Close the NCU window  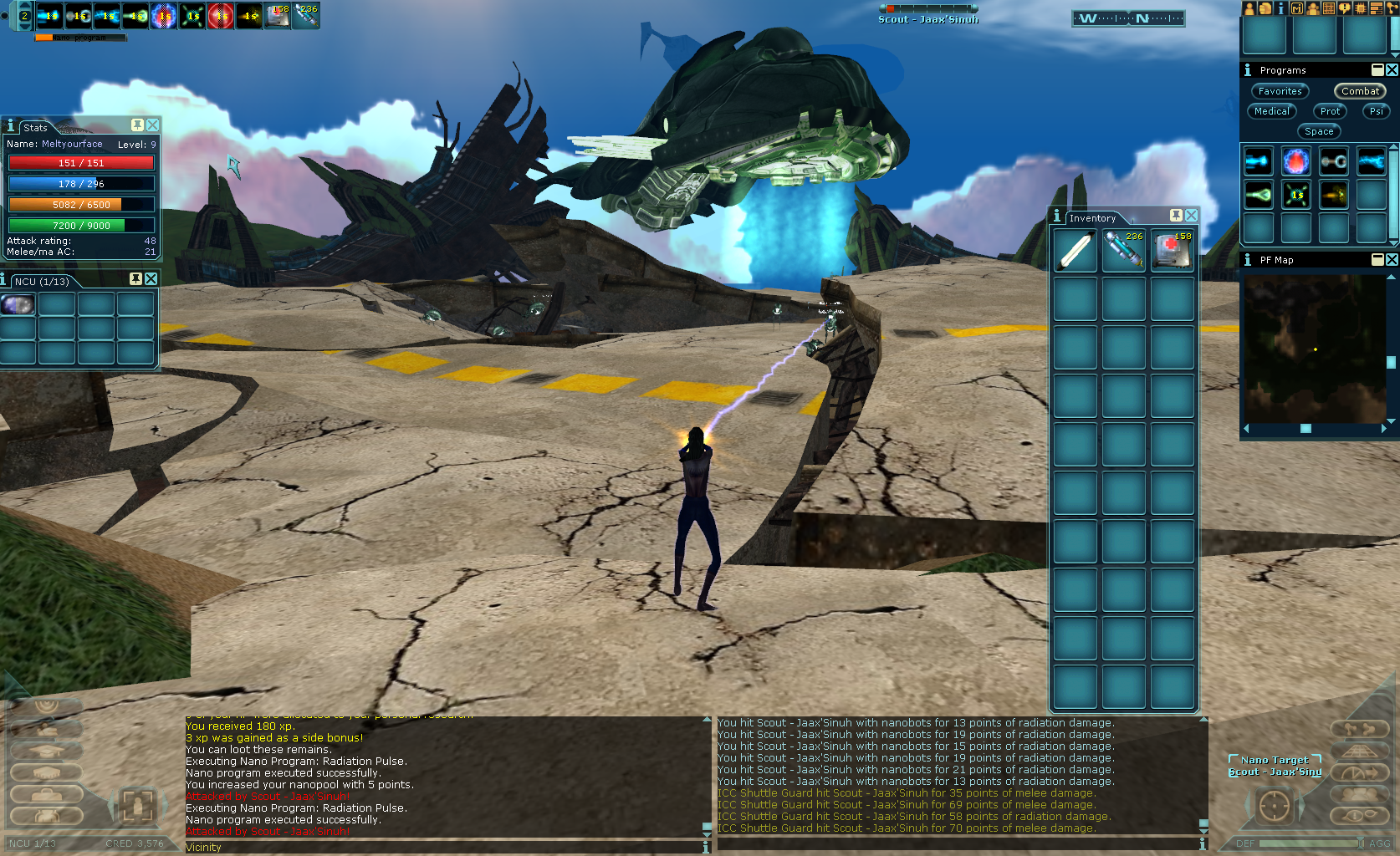[x=151, y=279]
